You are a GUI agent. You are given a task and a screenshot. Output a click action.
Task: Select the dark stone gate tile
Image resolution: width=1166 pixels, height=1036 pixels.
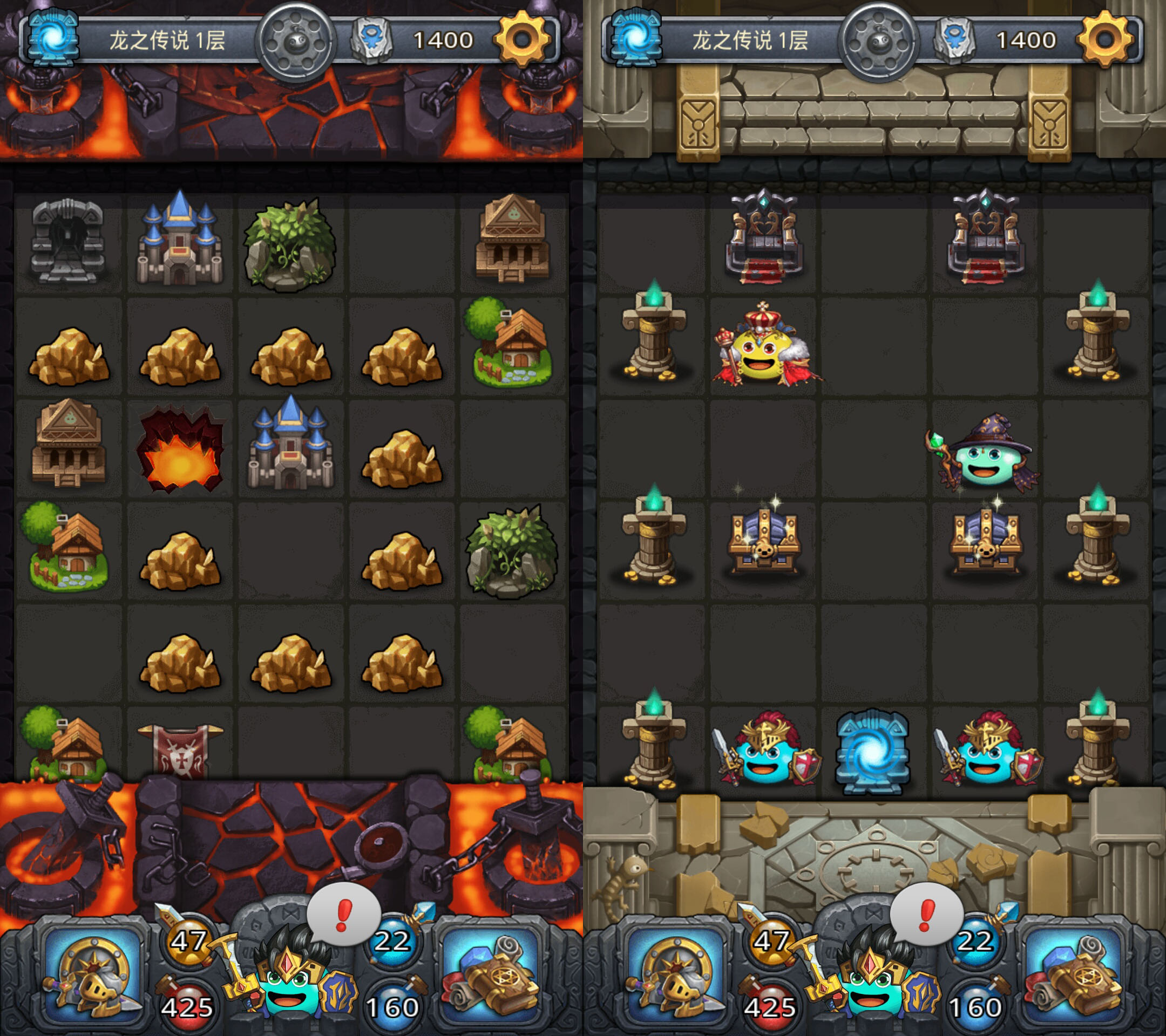(x=68, y=242)
